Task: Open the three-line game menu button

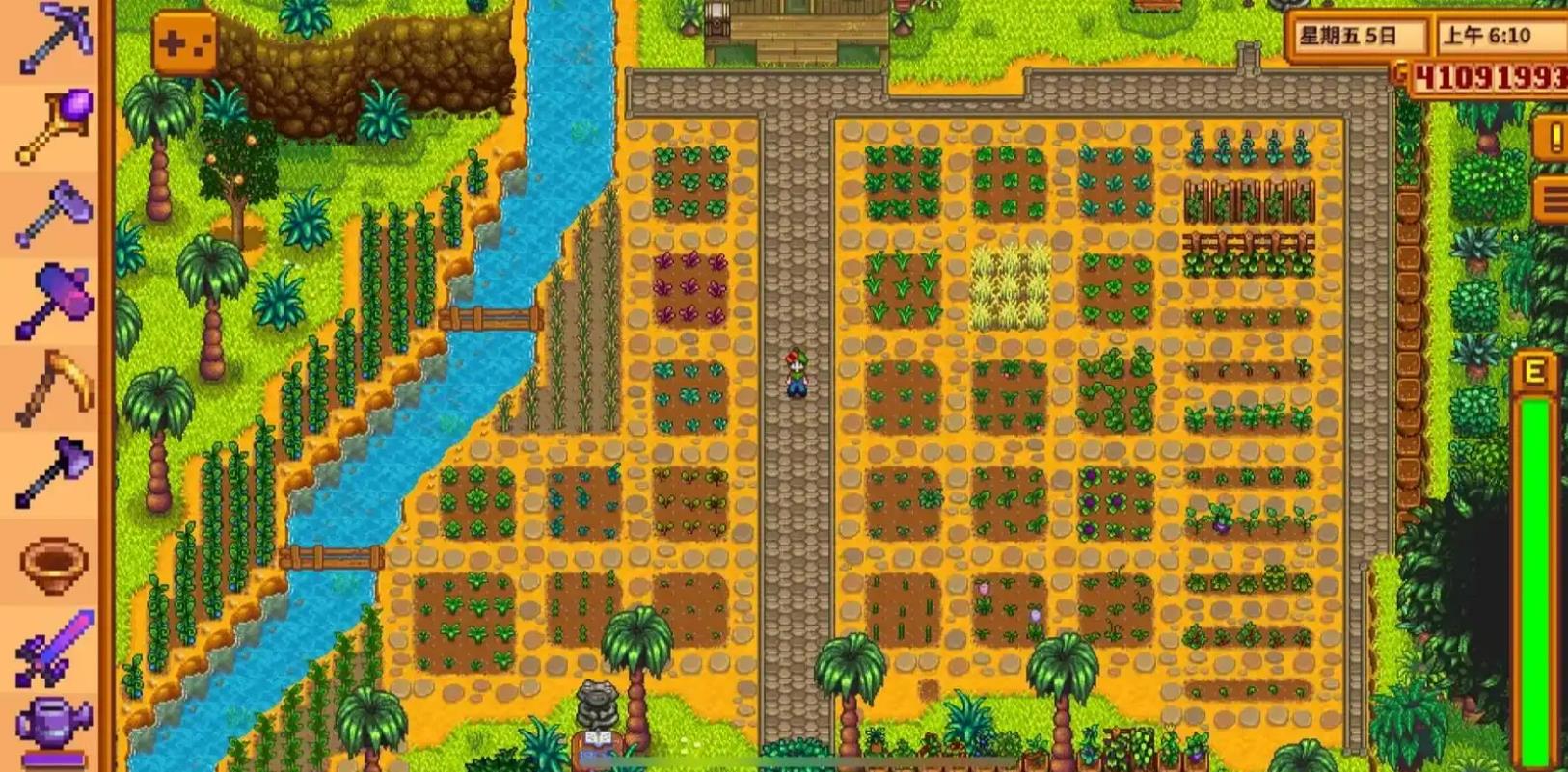Action: point(1553,200)
